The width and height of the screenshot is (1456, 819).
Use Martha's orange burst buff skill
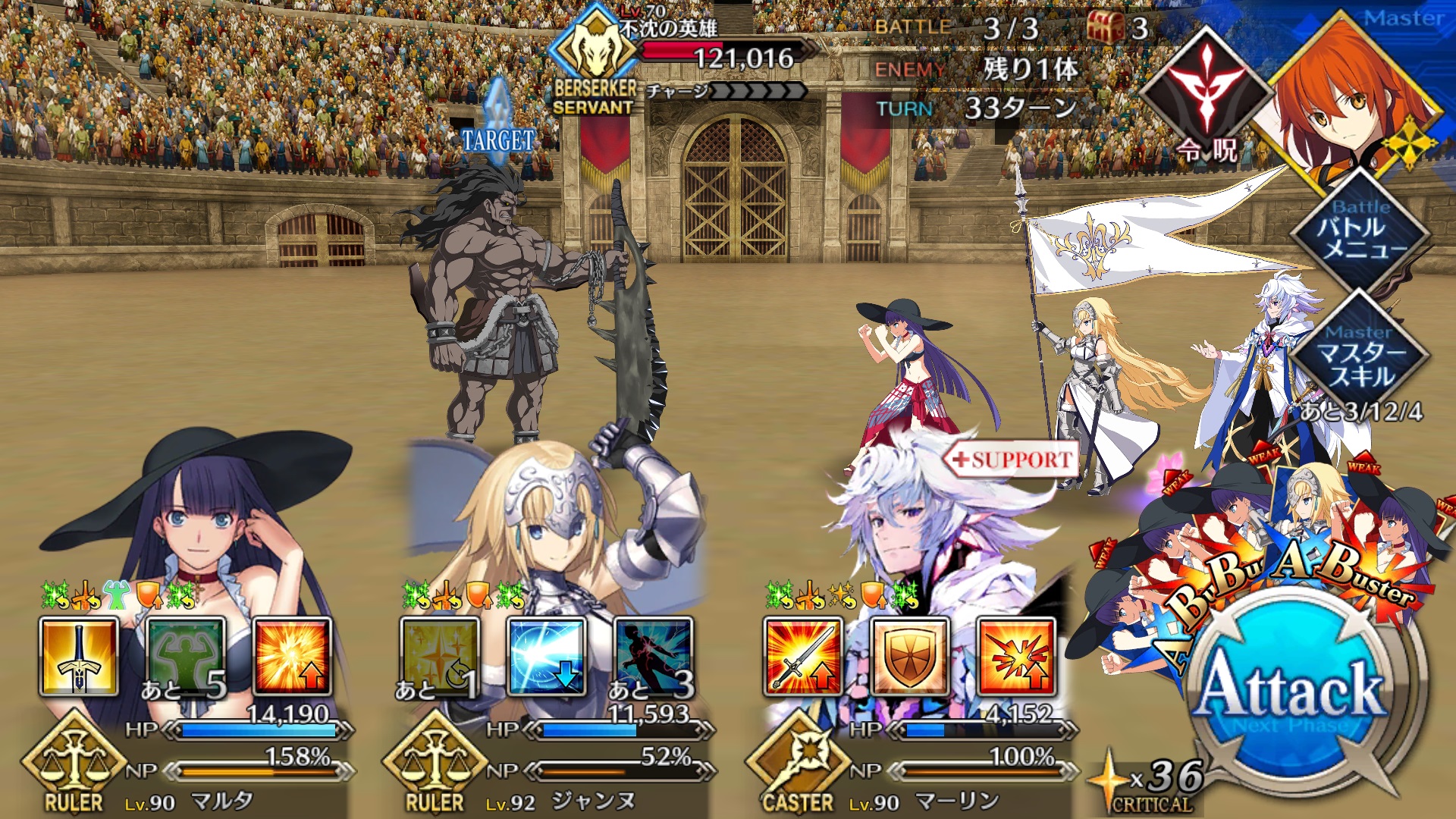coord(292,657)
